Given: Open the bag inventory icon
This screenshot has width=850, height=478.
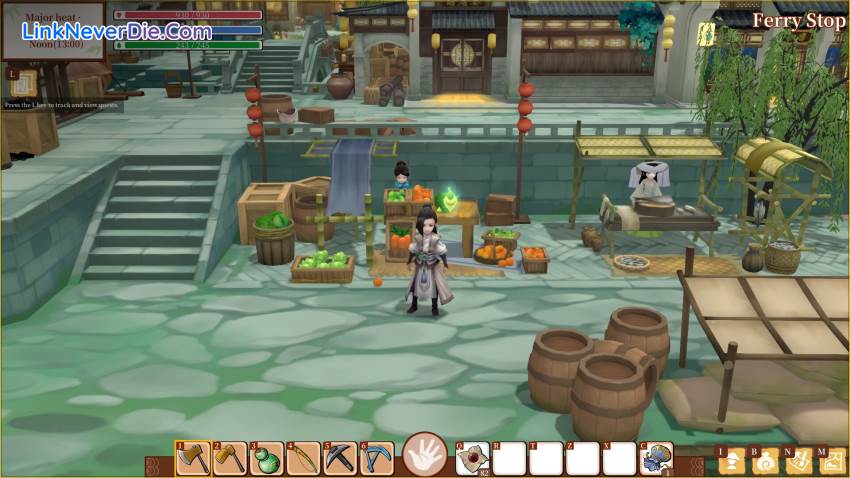Looking at the screenshot, I should pyautogui.click(x=766, y=461).
